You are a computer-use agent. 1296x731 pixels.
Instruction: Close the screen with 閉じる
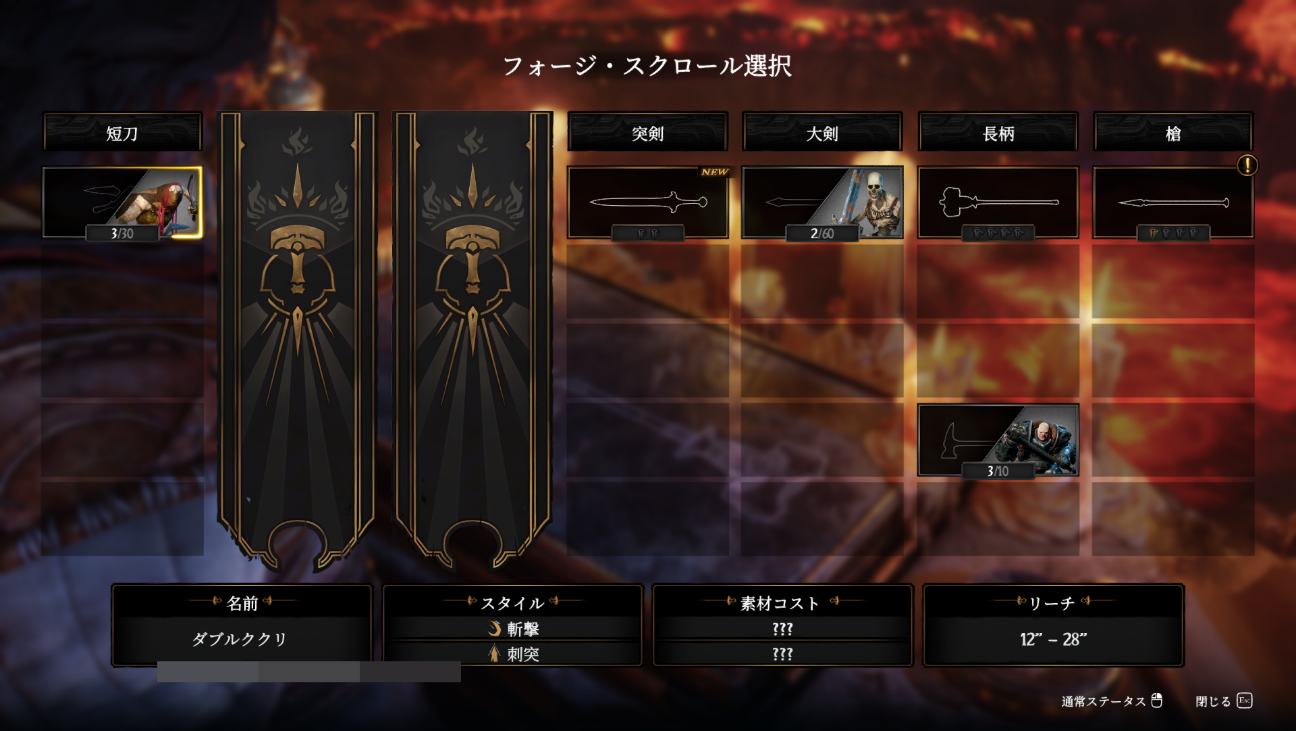(x=1224, y=701)
